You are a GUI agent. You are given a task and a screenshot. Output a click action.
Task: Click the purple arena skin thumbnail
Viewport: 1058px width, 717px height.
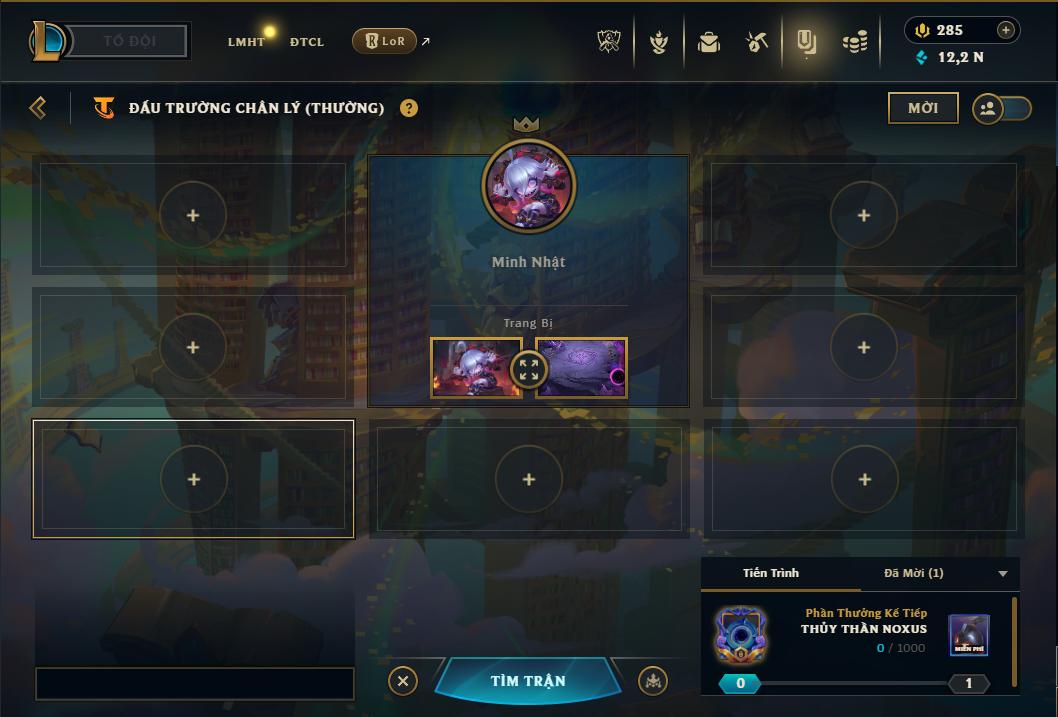(583, 368)
